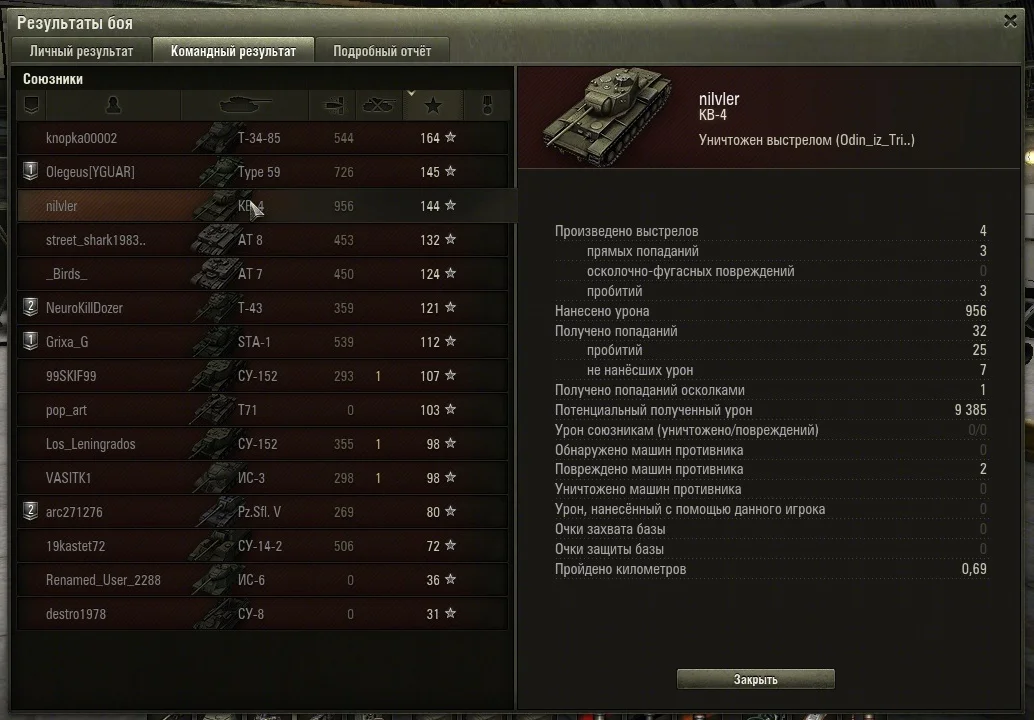Show arc271276 Pz.Sfl. V stats
The width and height of the screenshot is (1034, 720).
pos(74,512)
